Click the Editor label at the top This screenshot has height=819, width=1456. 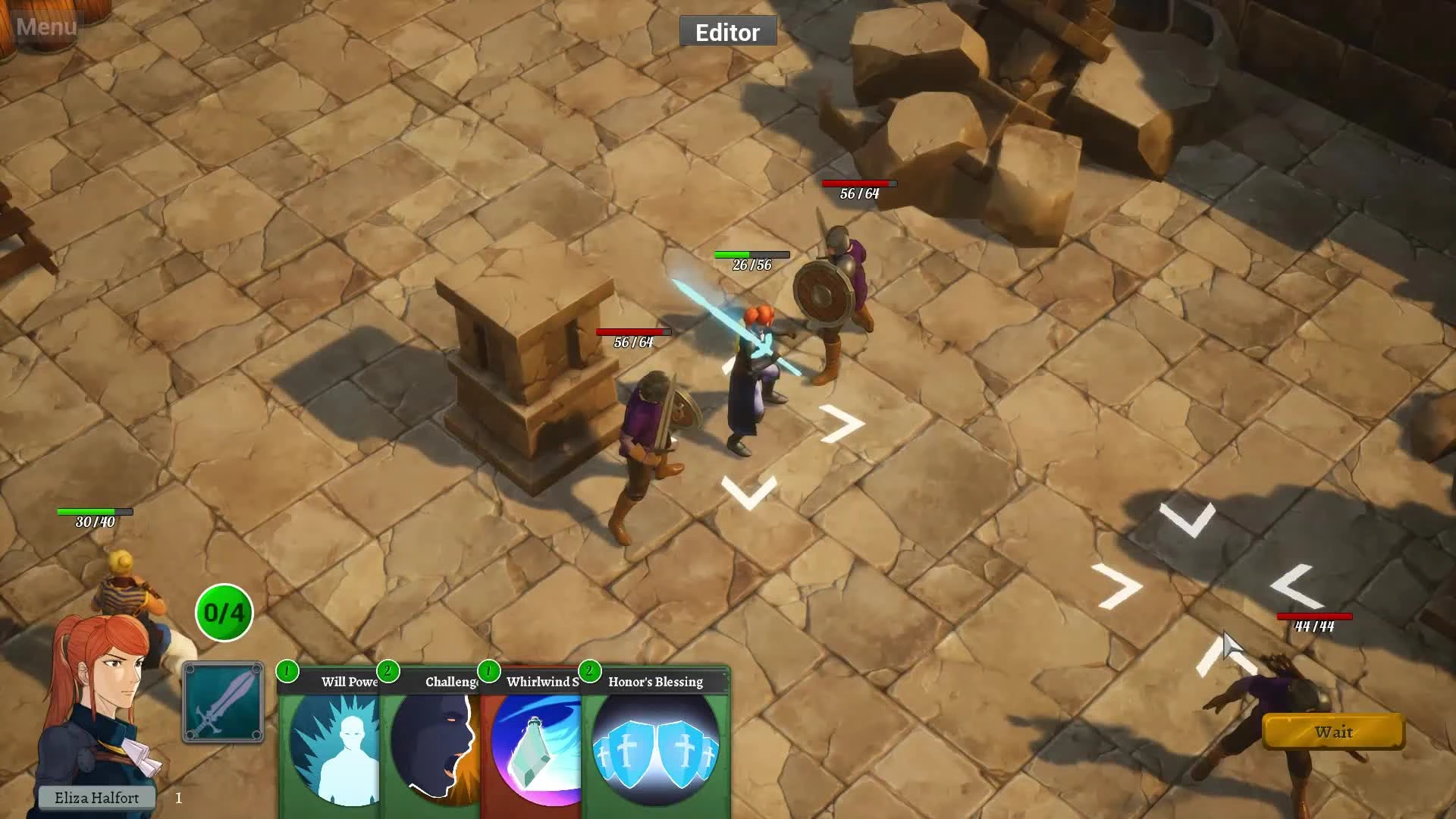tap(727, 32)
